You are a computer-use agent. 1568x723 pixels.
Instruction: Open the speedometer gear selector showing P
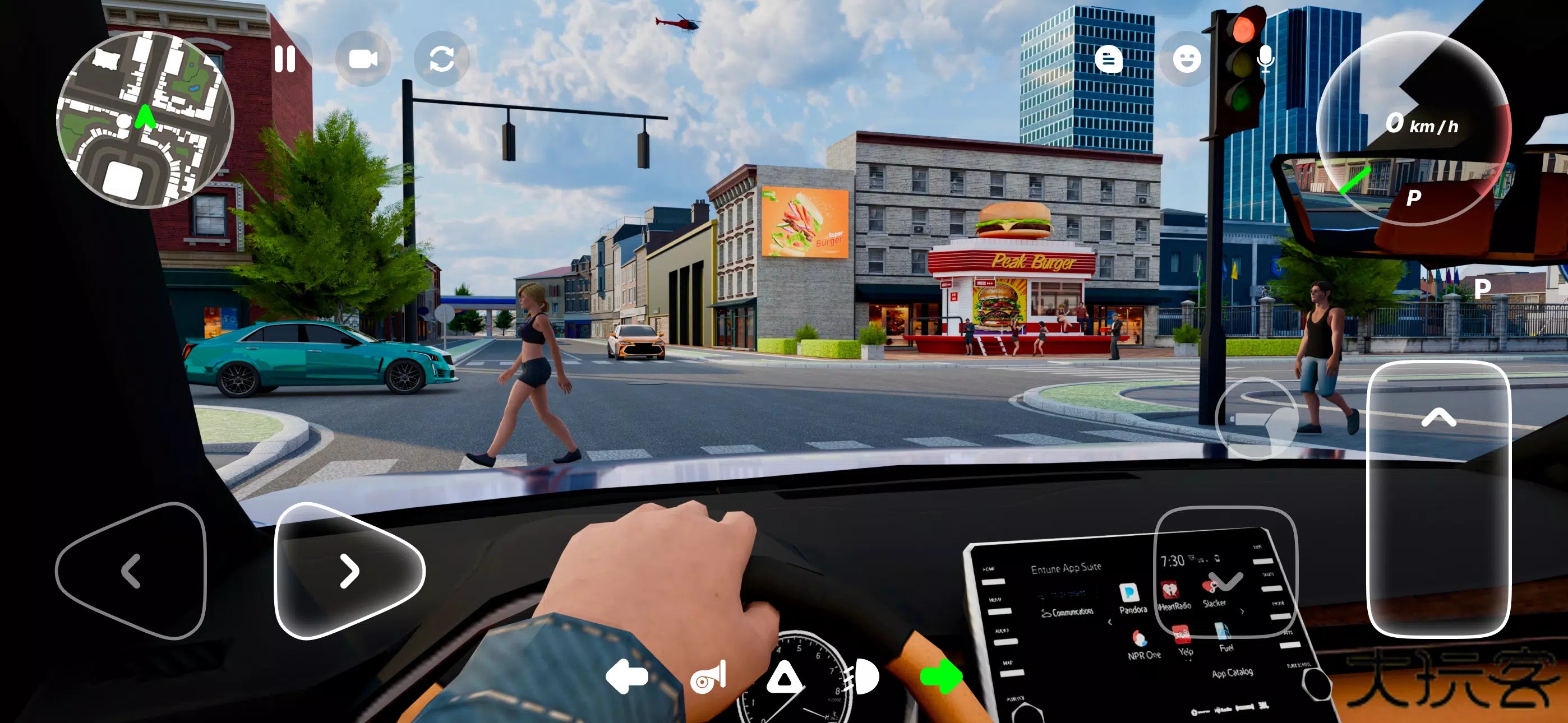point(1413,129)
